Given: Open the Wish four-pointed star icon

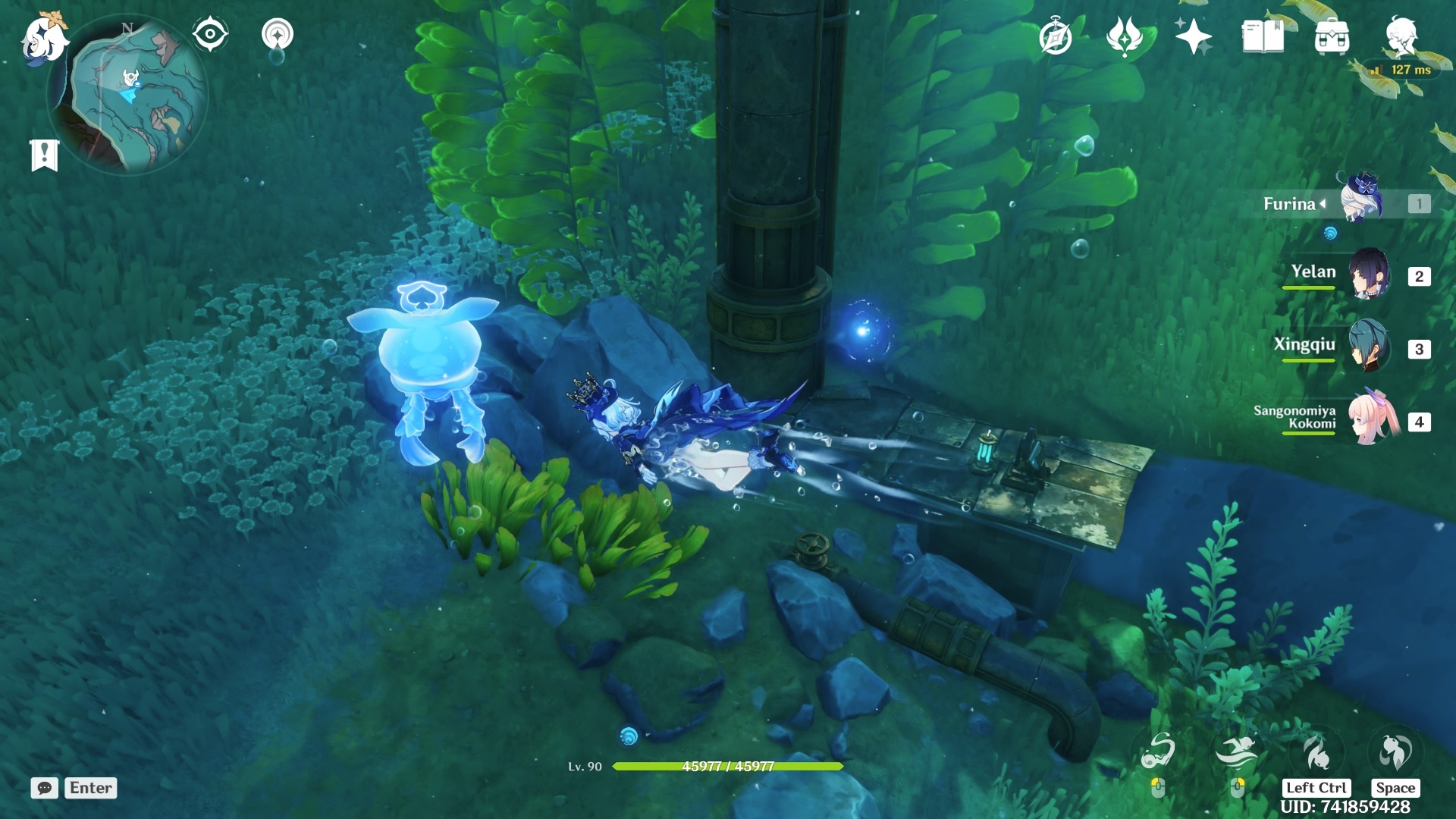Looking at the screenshot, I should coord(1193,36).
